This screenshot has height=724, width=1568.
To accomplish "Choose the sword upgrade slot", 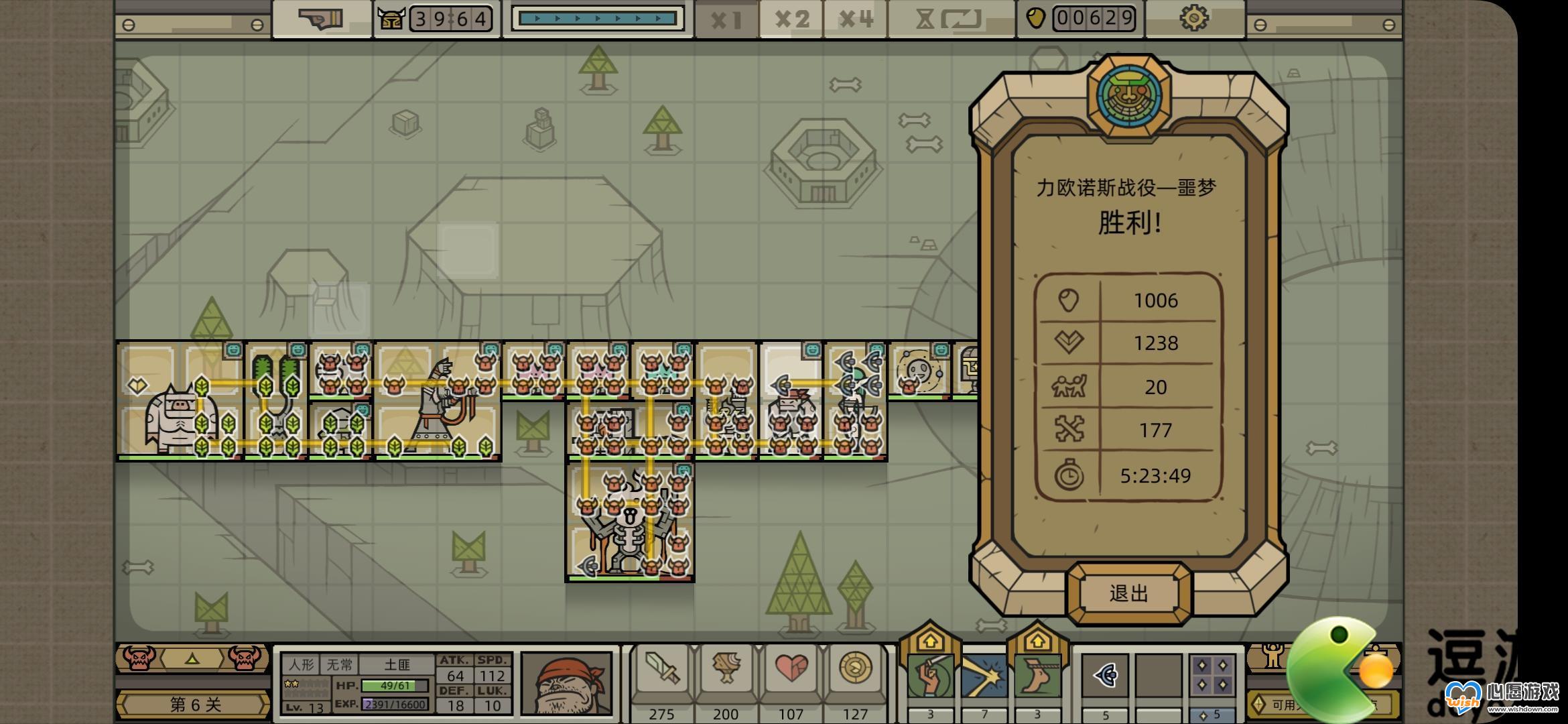I will tap(662, 670).
